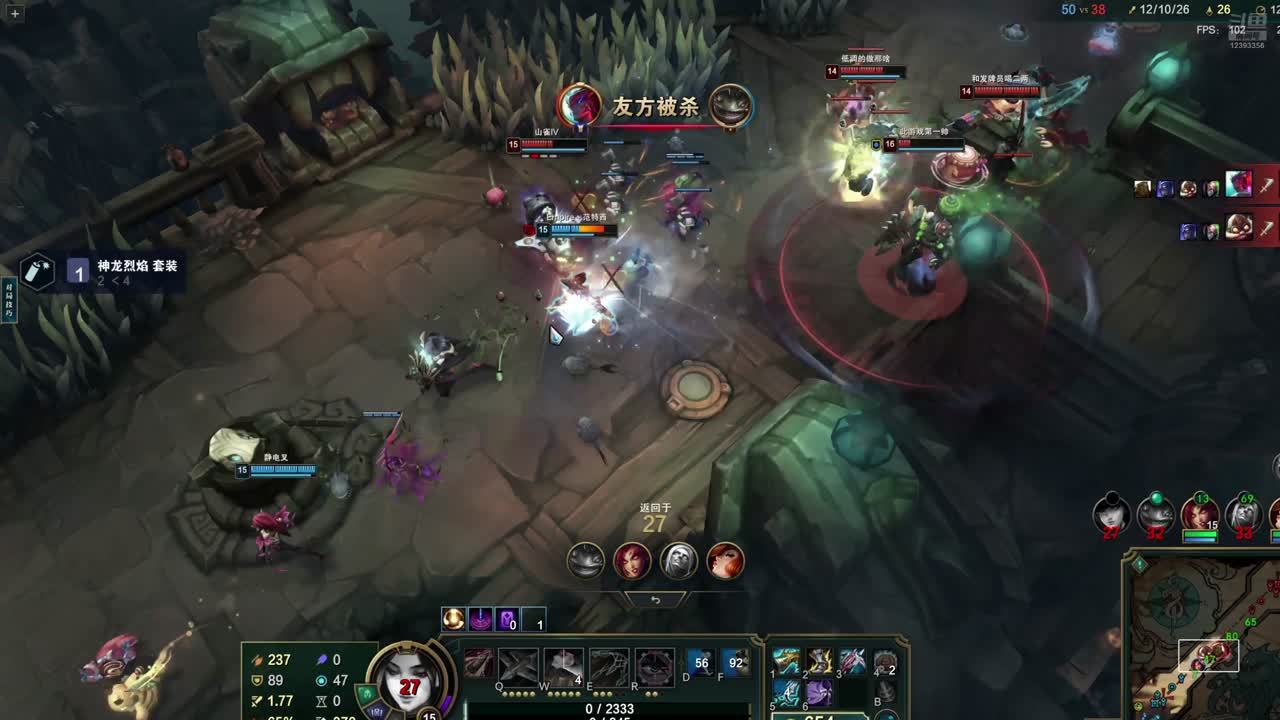Click your champion portrait in the HUD
This screenshot has height=720, width=1280.
pos(408,680)
